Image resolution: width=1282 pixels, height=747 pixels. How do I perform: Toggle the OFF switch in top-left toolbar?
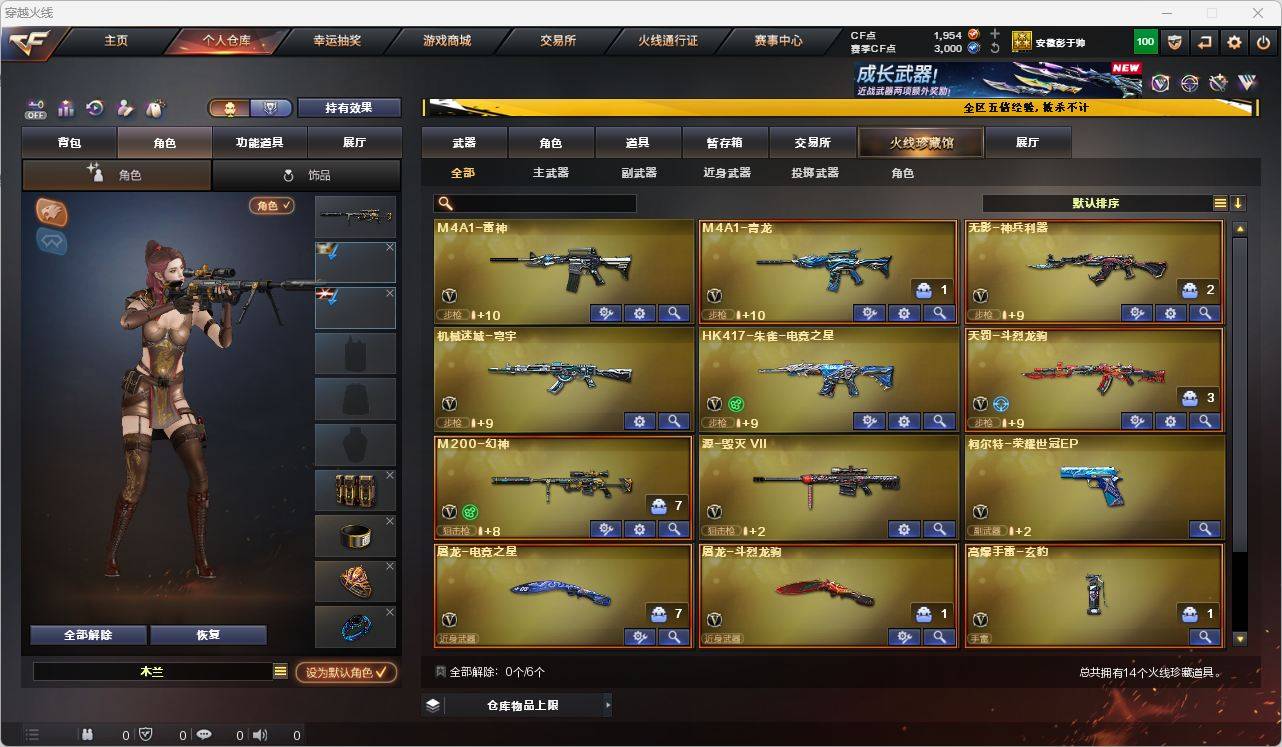(36, 108)
